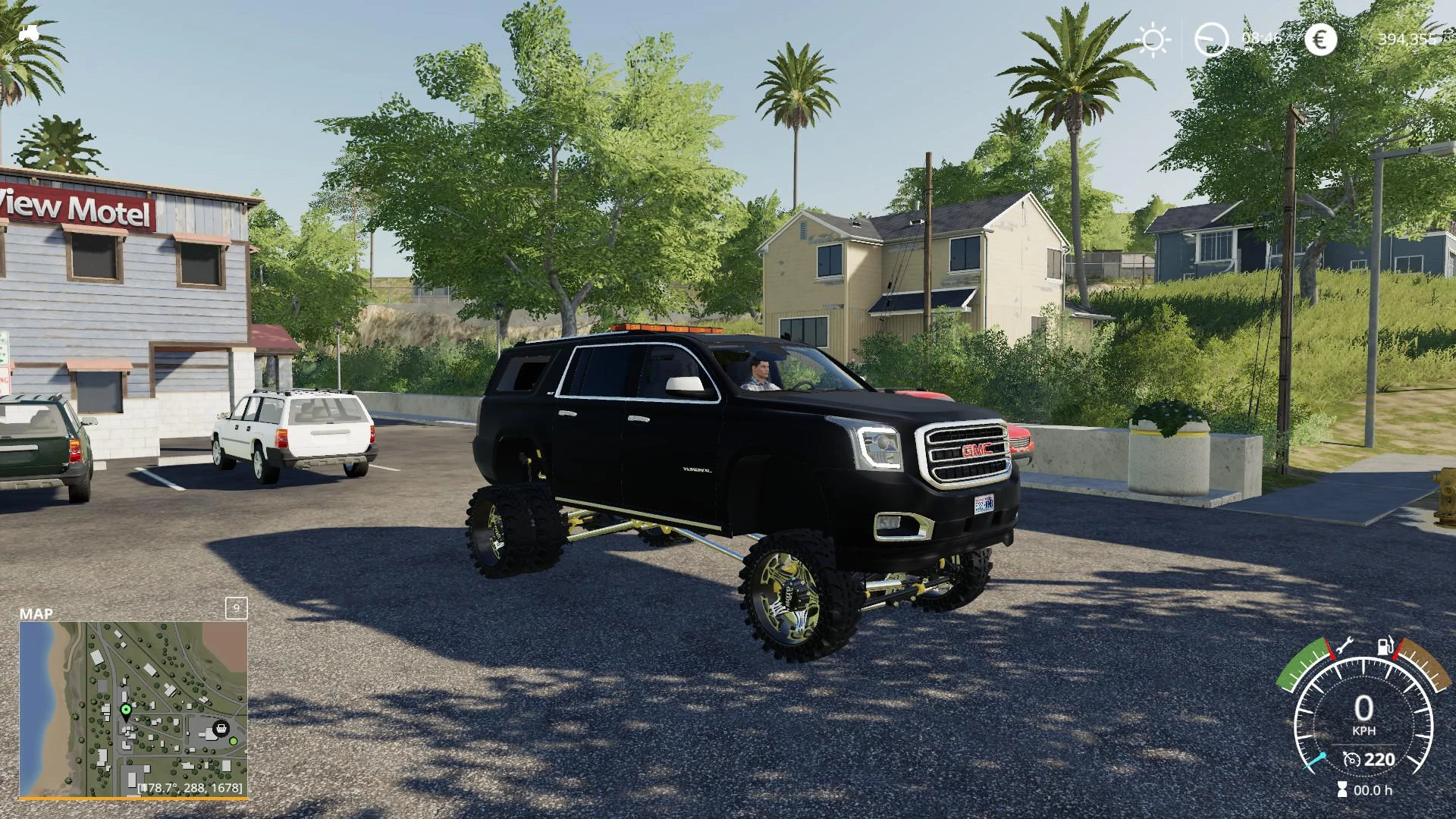Toggle the green player marker on the minimap
Screen dimensions: 1456x819
click(x=126, y=709)
